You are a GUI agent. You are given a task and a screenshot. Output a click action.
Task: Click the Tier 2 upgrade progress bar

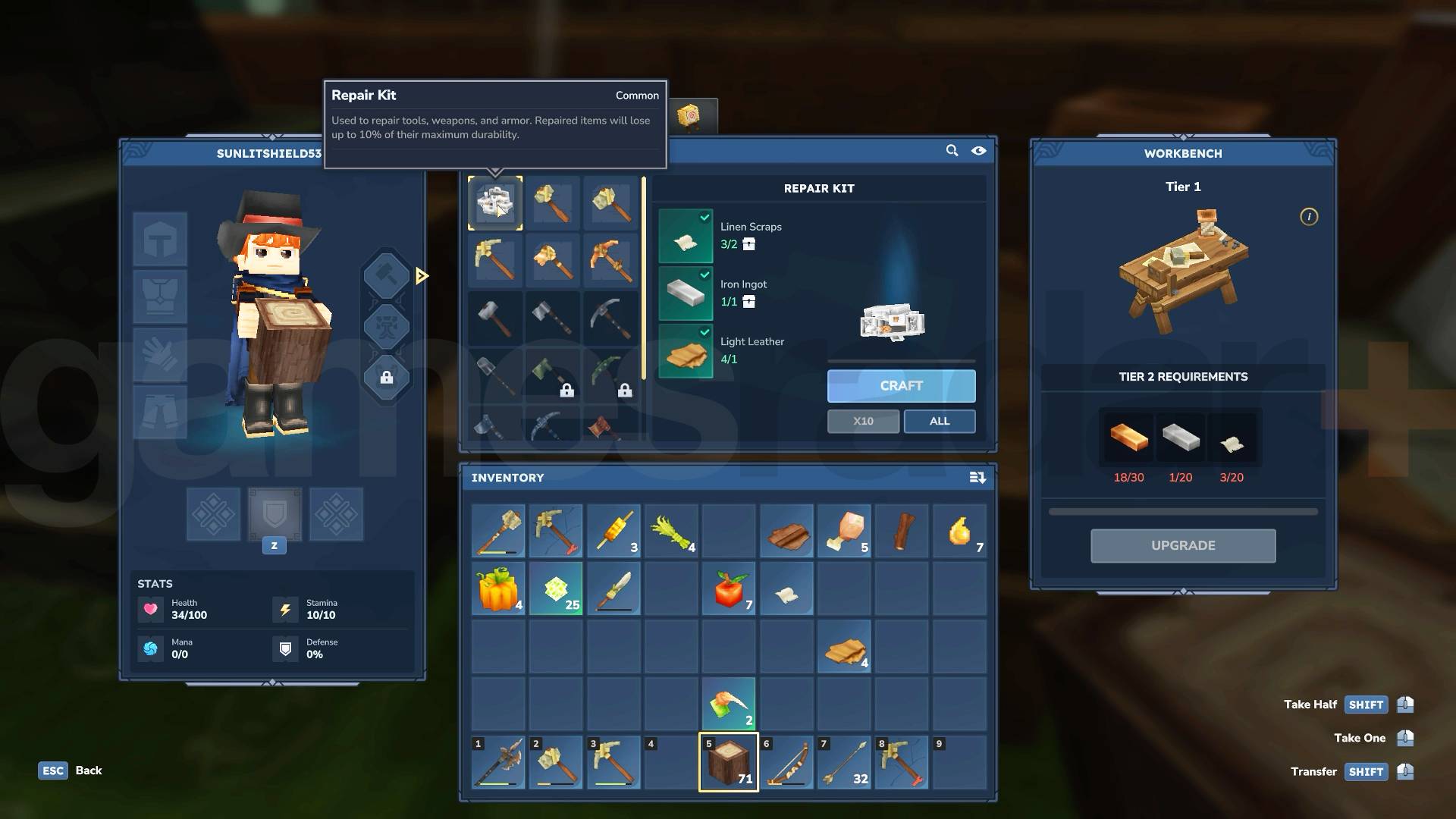coord(1183,510)
